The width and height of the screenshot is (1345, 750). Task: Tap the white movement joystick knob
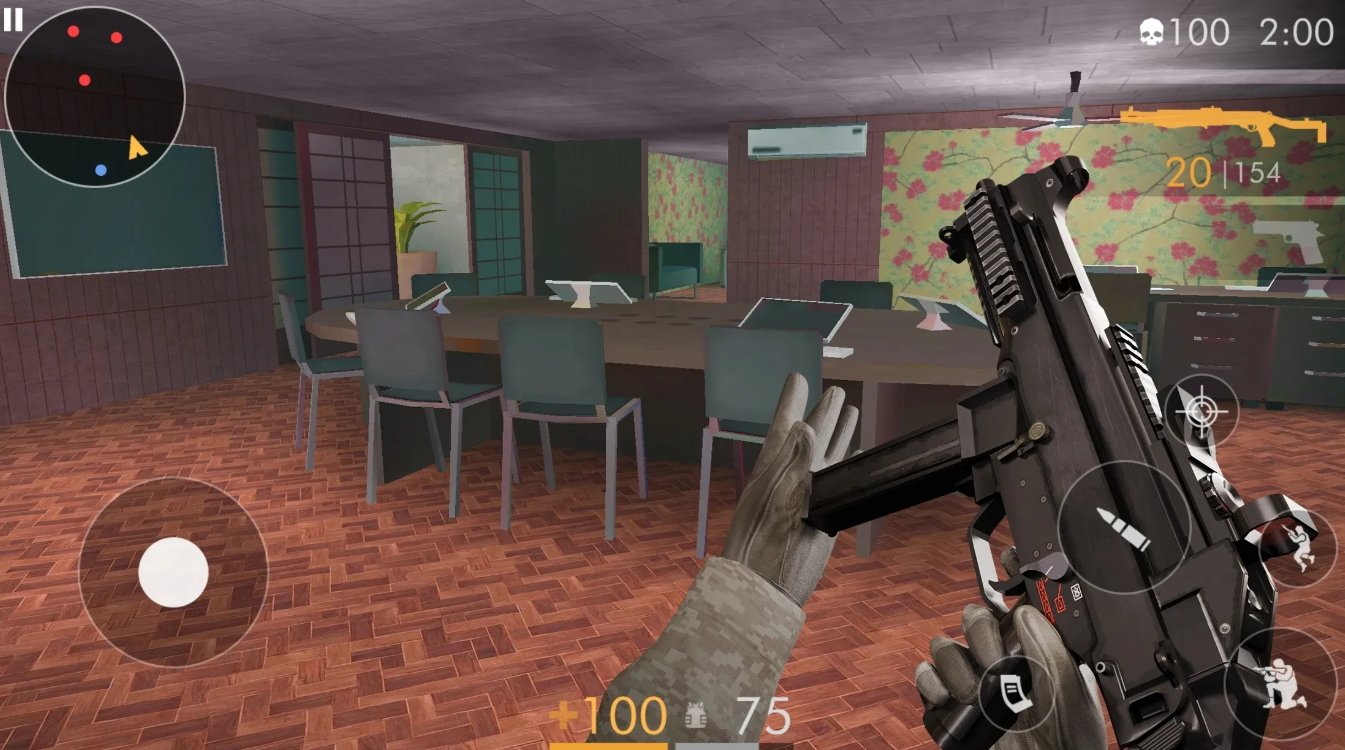tap(173, 572)
